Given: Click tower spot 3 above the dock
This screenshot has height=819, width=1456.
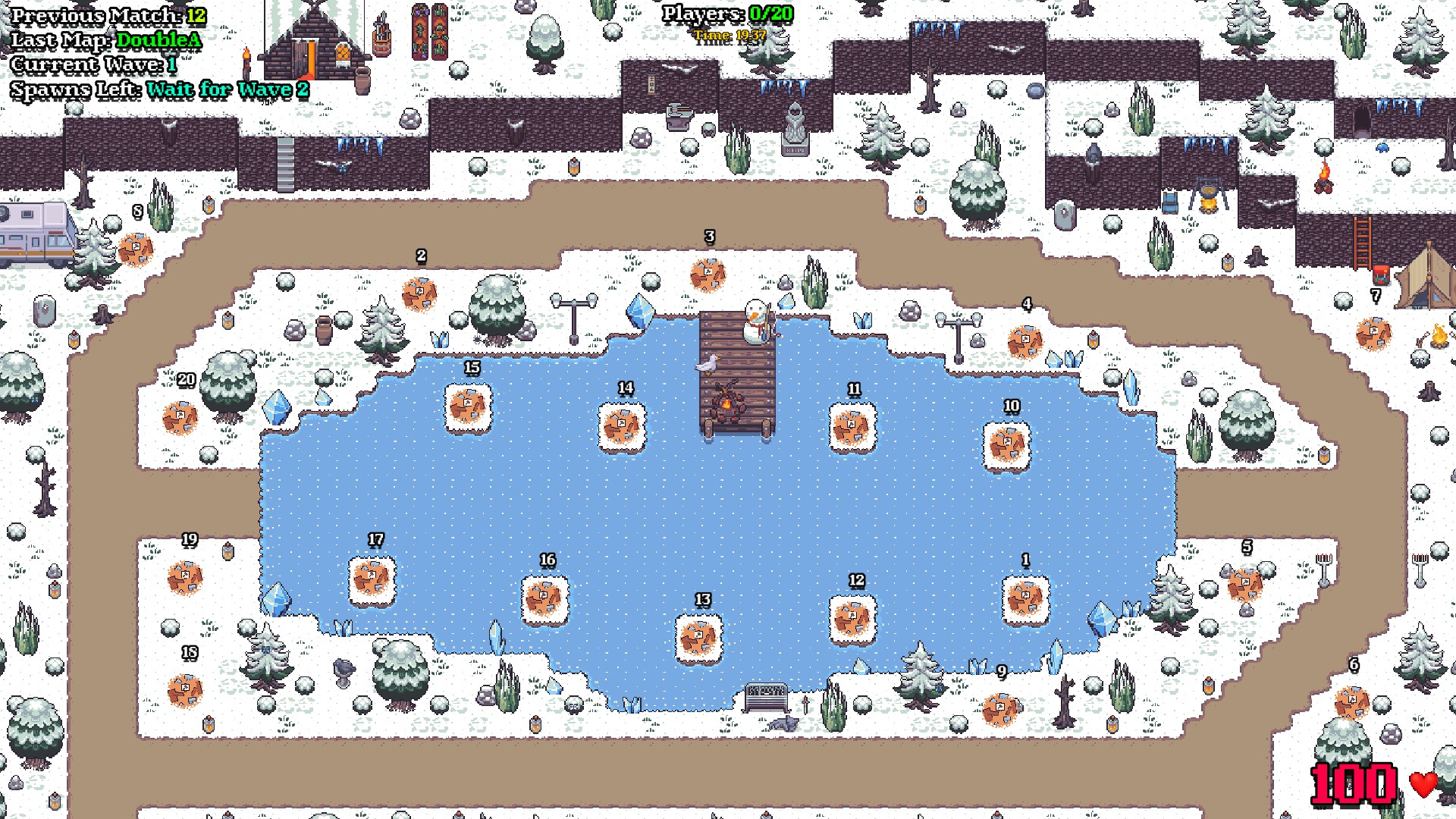Looking at the screenshot, I should click(708, 275).
